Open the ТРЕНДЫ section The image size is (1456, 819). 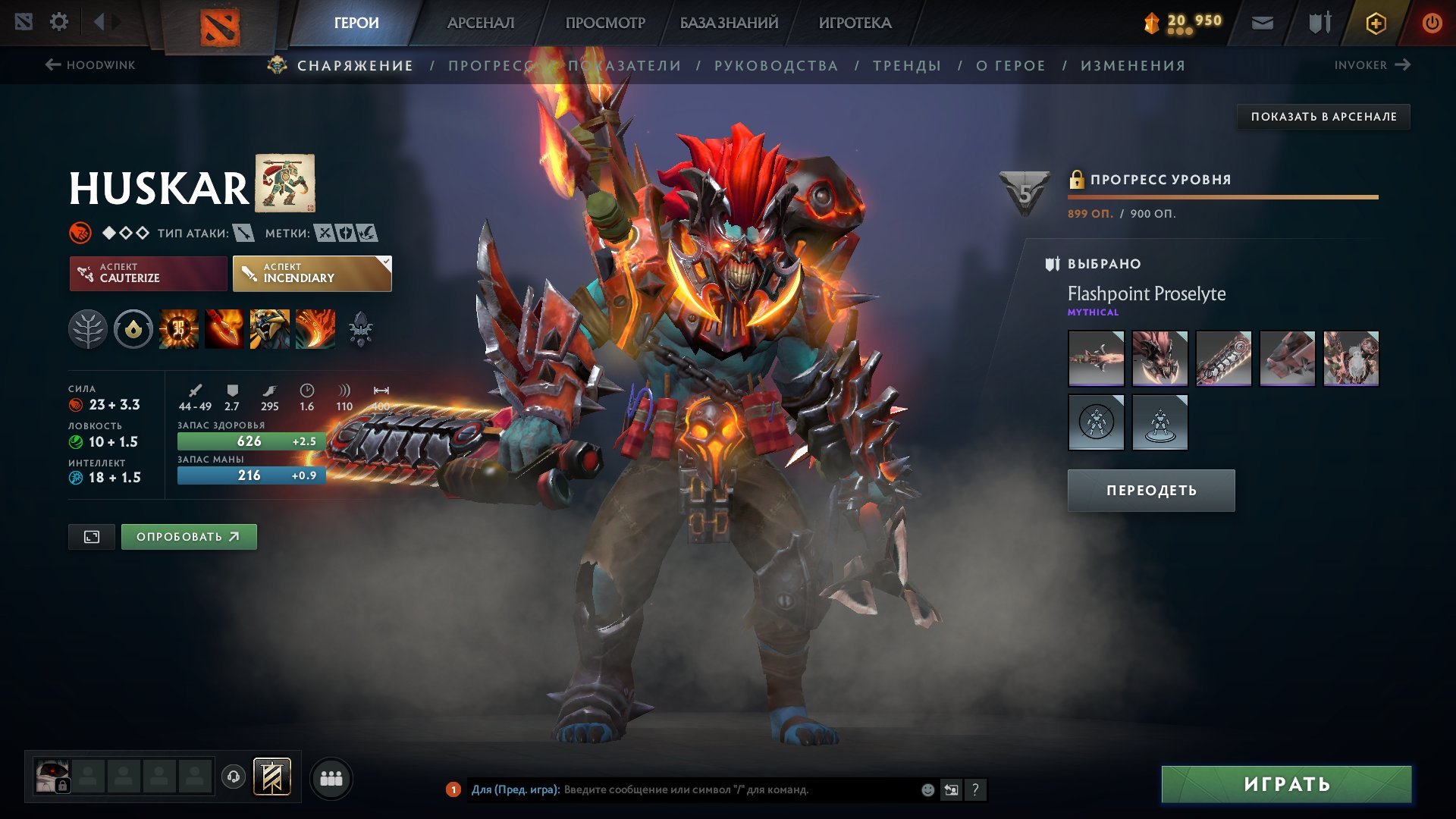click(x=908, y=65)
